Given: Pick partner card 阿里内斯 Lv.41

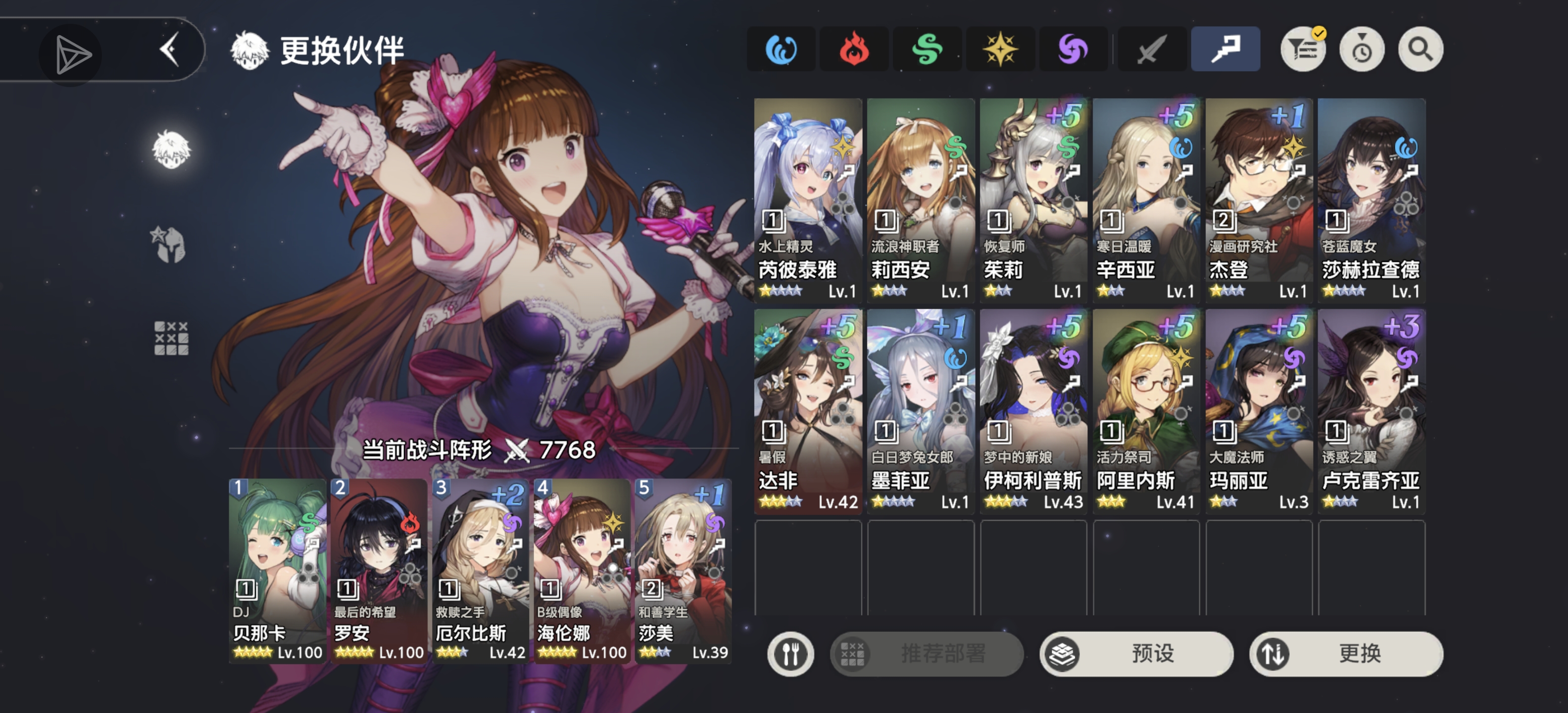Looking at the screenshot, I should 1146,411.
